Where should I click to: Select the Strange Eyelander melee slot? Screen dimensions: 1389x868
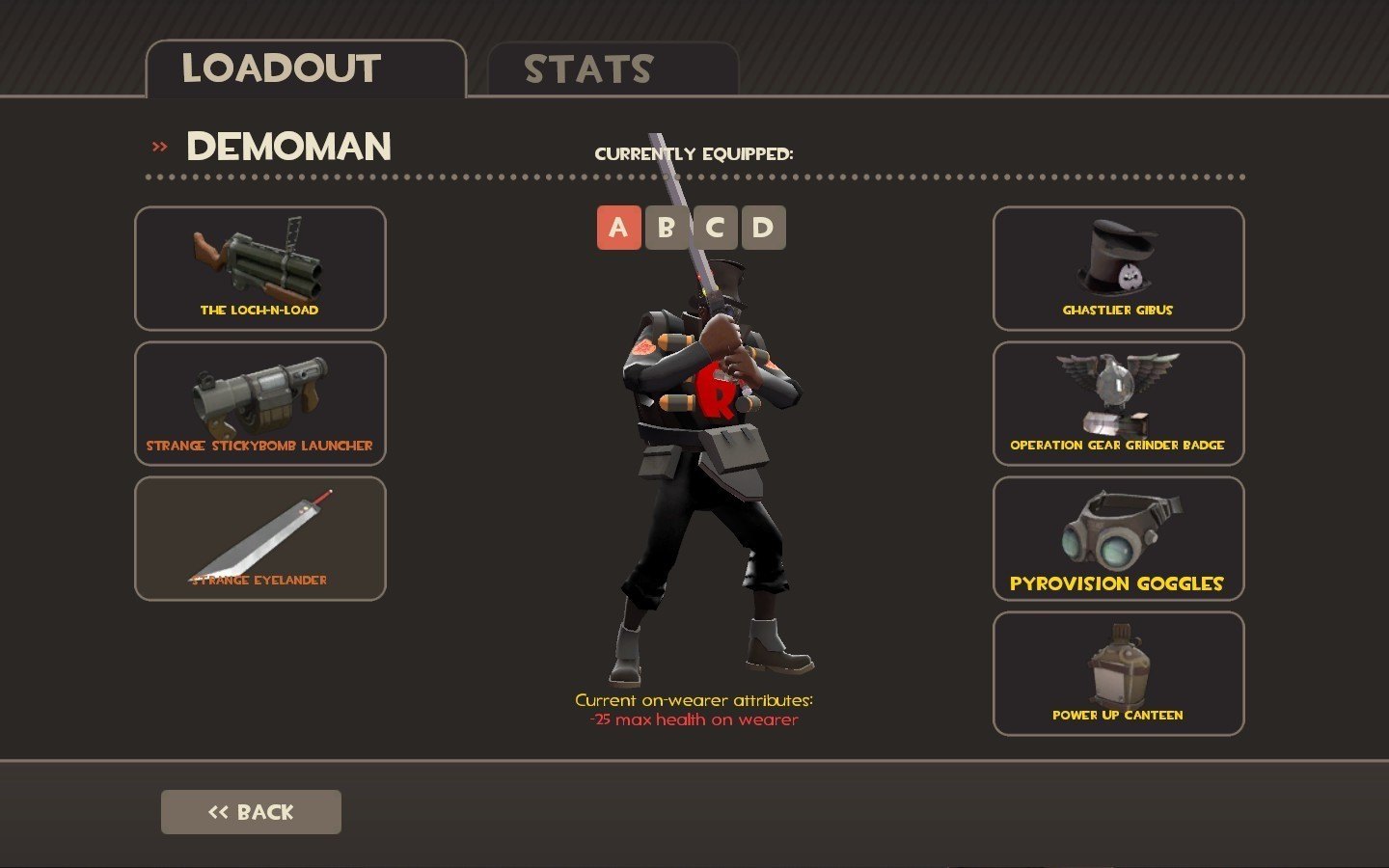pos(260,538)
